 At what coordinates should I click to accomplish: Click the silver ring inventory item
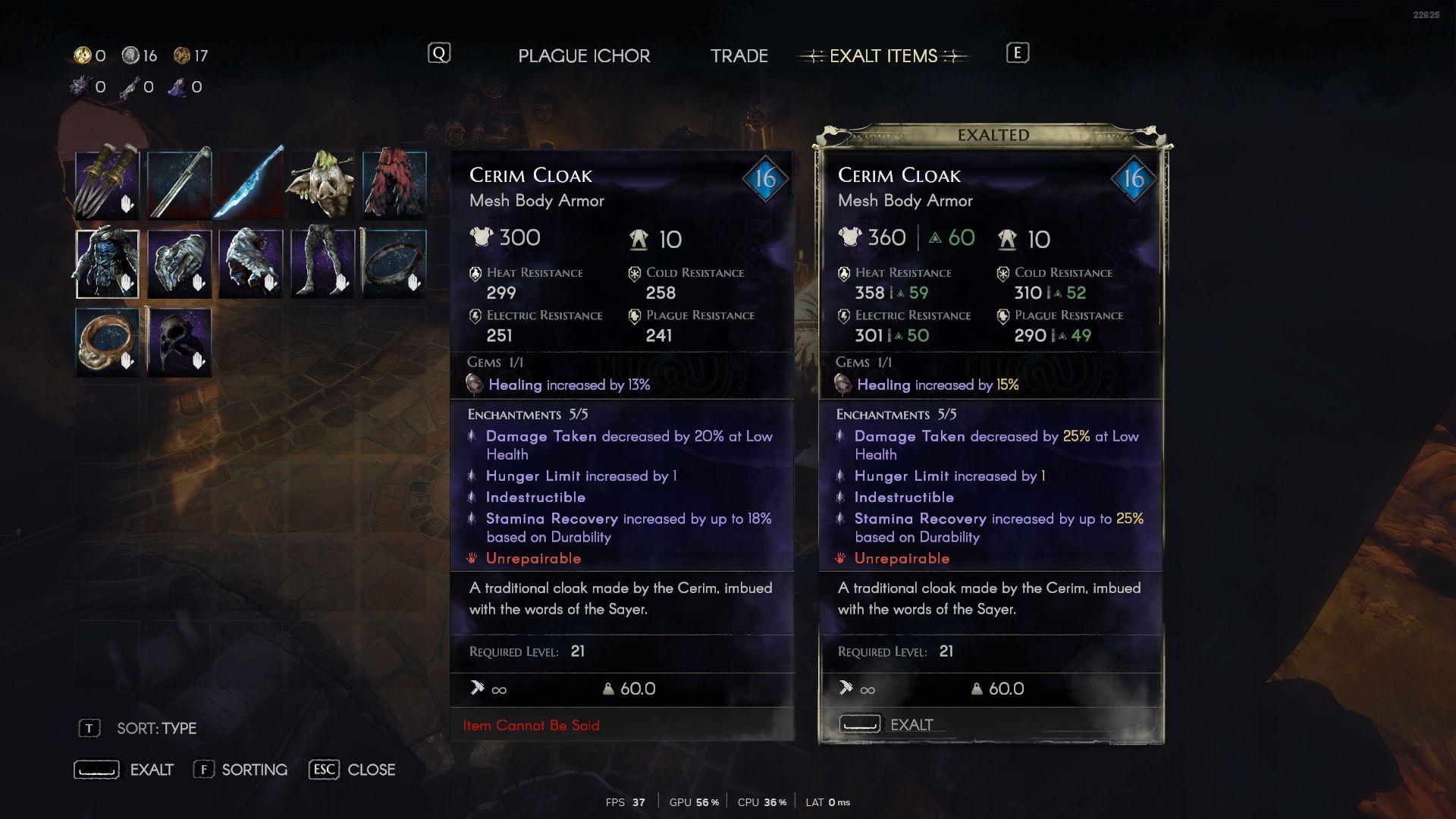click(x=394, y=263)
